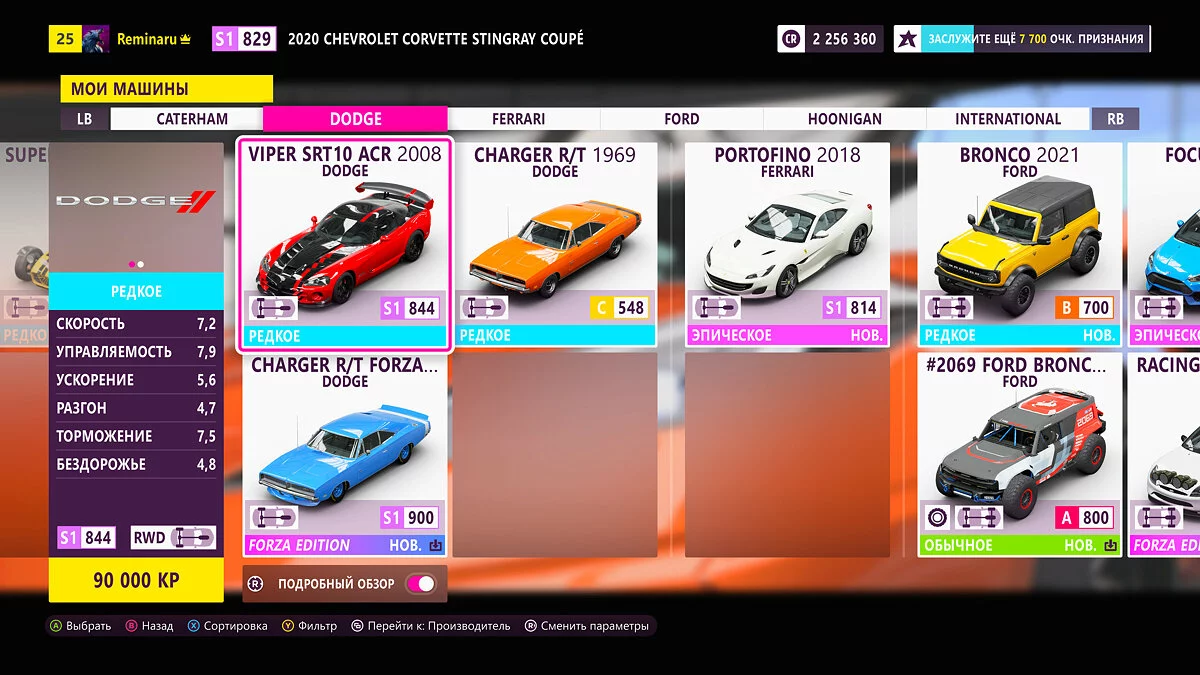
Task: Select the #2069 Ford Bronco race truck card
Action: click(x=1019, y=454)
